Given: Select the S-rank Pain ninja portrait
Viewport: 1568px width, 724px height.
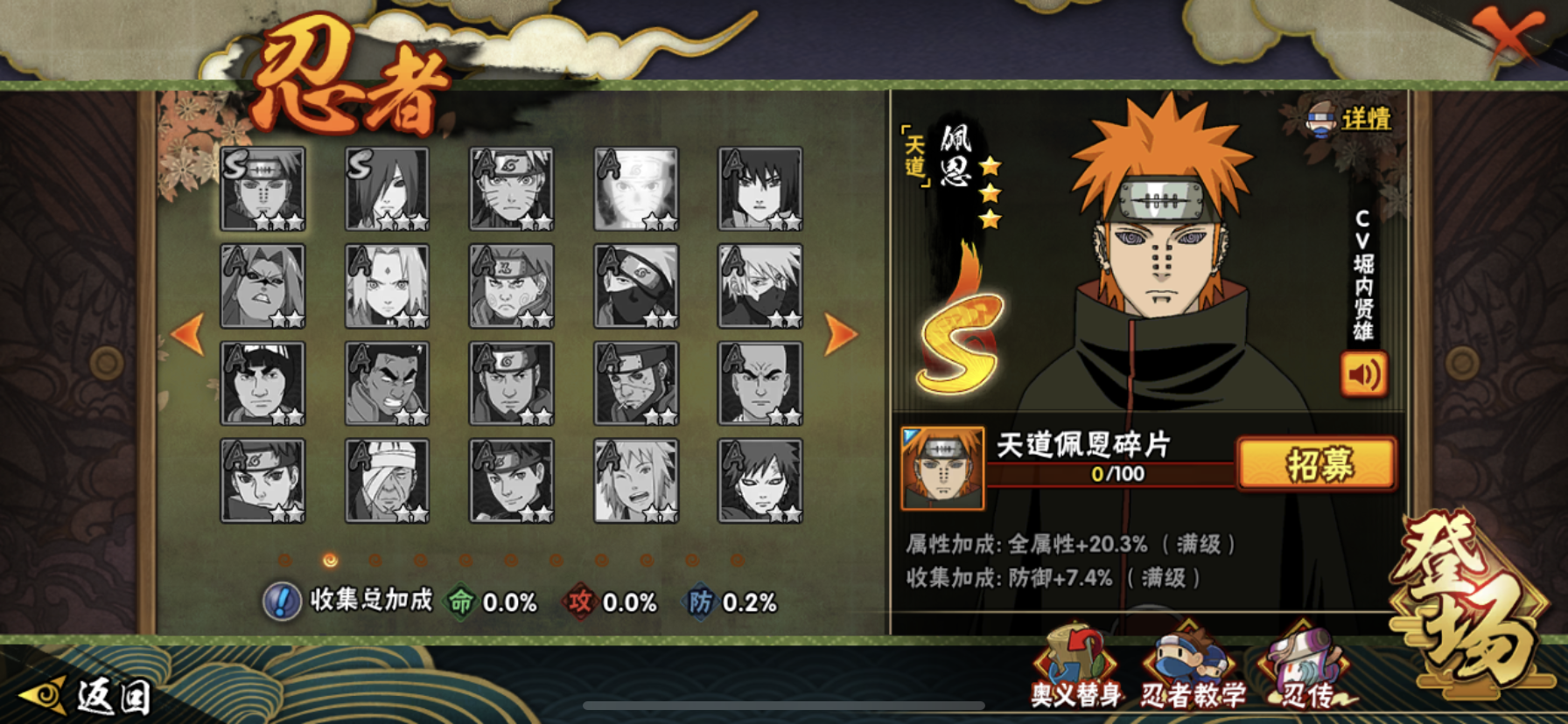Looking at the screenshot, I should 262,189.
